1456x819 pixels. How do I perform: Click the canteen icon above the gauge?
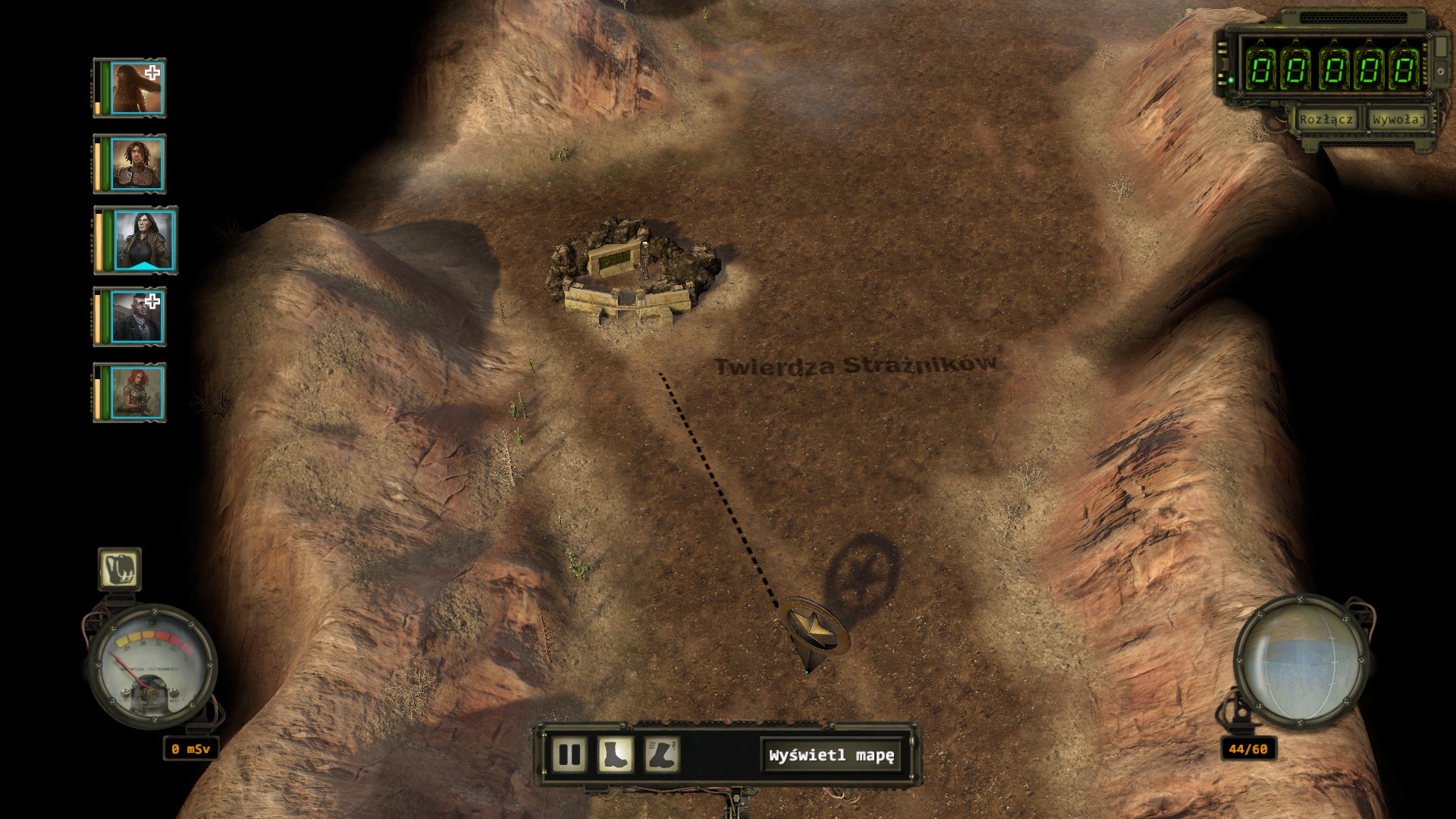point(120,569)
